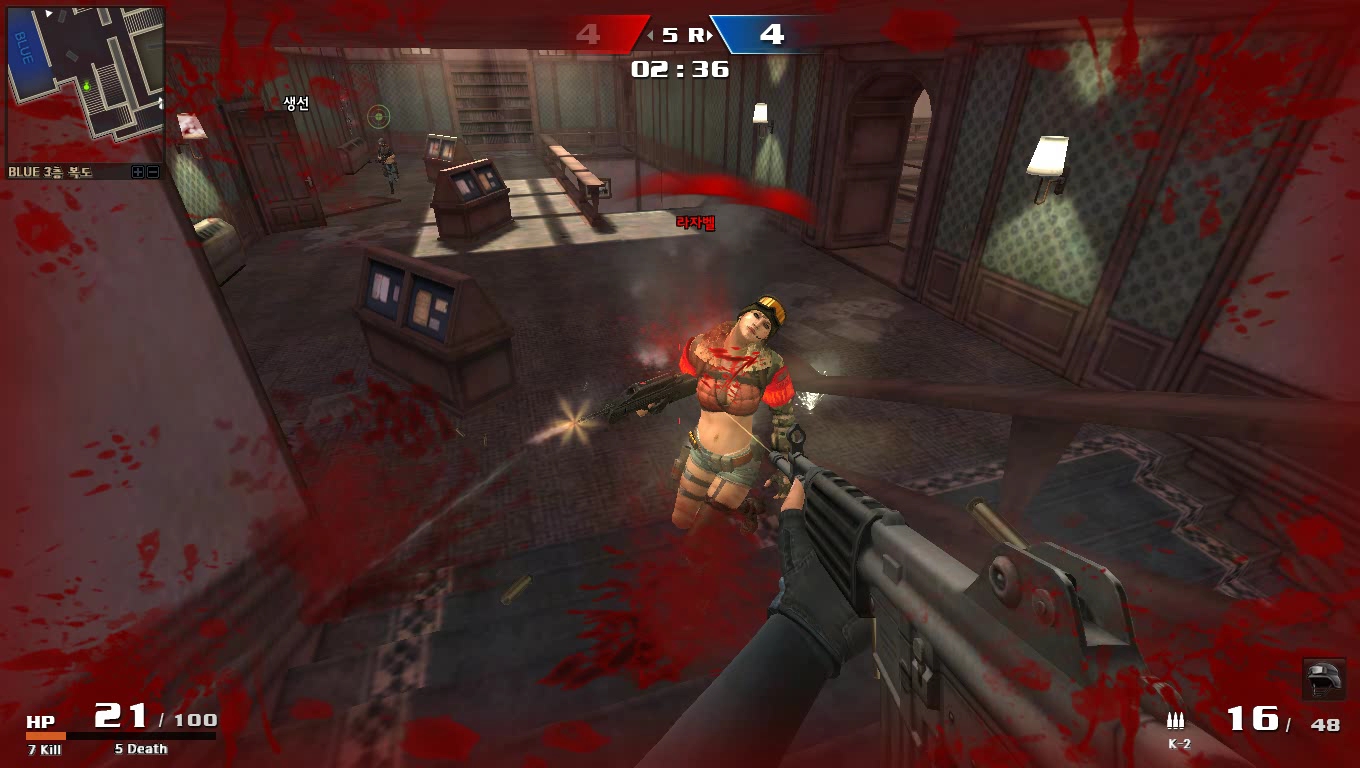Zoom in the minimap with plus button
This screenshot has width=1360, height=768.
point(138,172)
